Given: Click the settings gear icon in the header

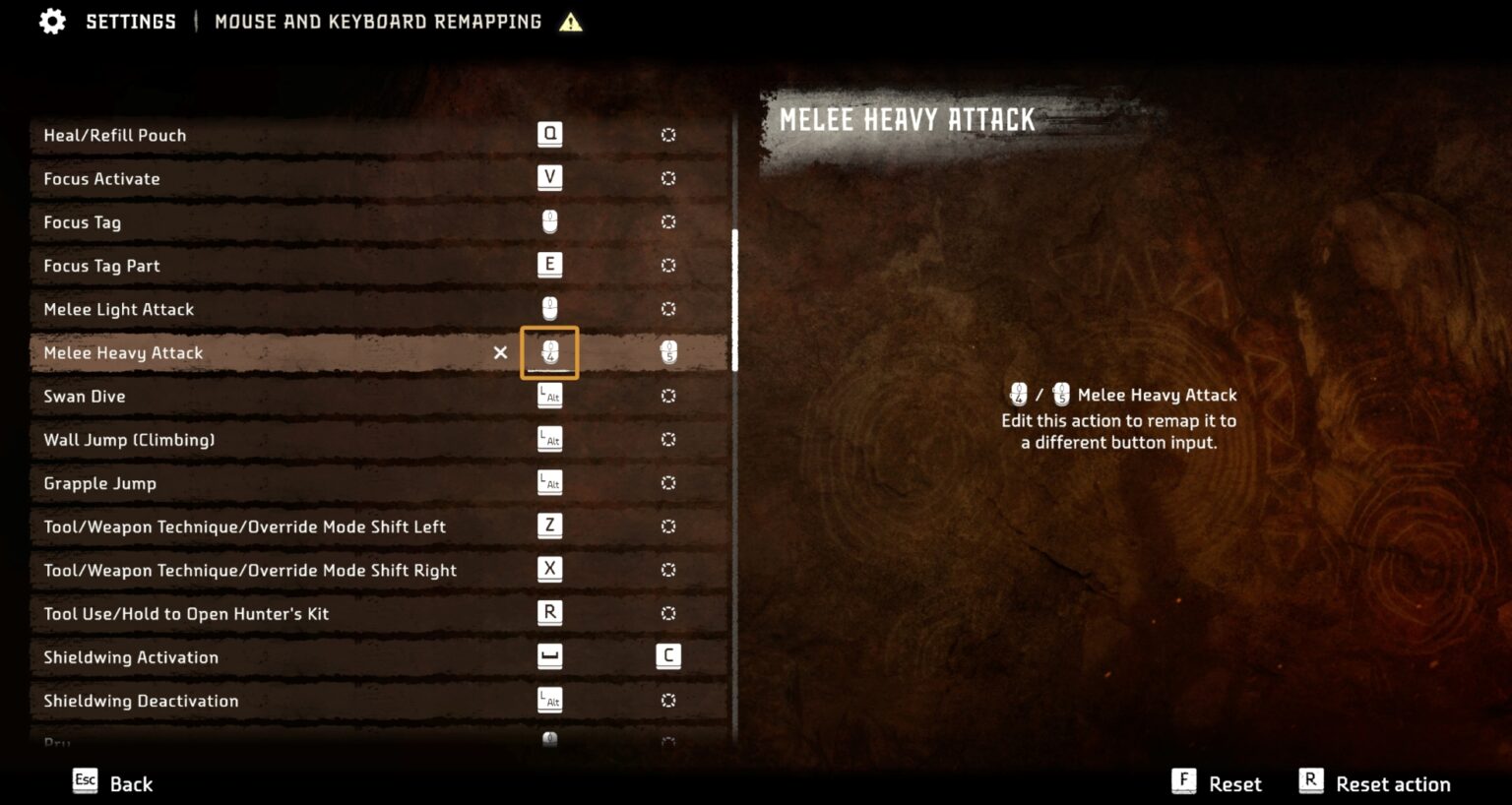Looking at the screenshot, I should pyautogui.click(x=52, y=21).
